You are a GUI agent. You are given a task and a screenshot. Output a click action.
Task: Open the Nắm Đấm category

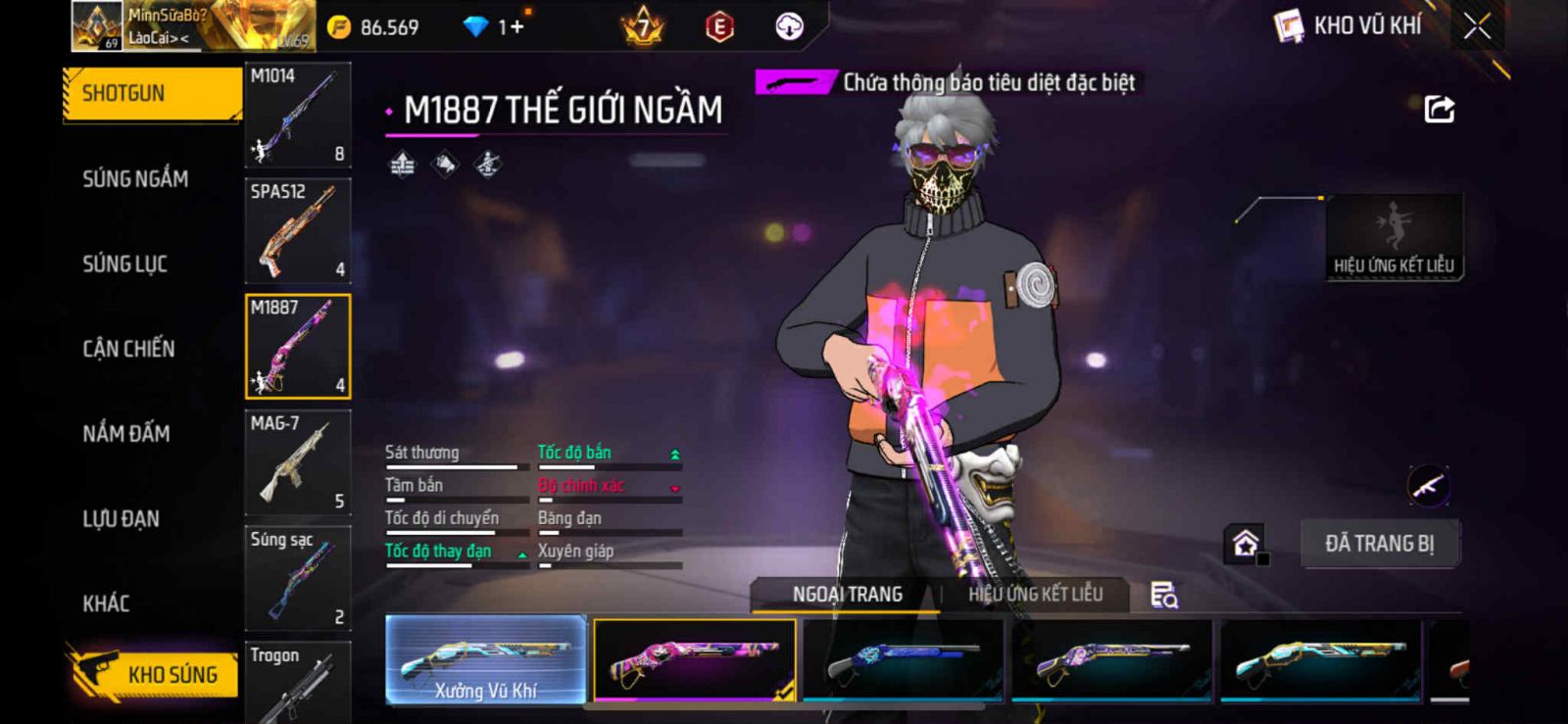pos(125,434)
